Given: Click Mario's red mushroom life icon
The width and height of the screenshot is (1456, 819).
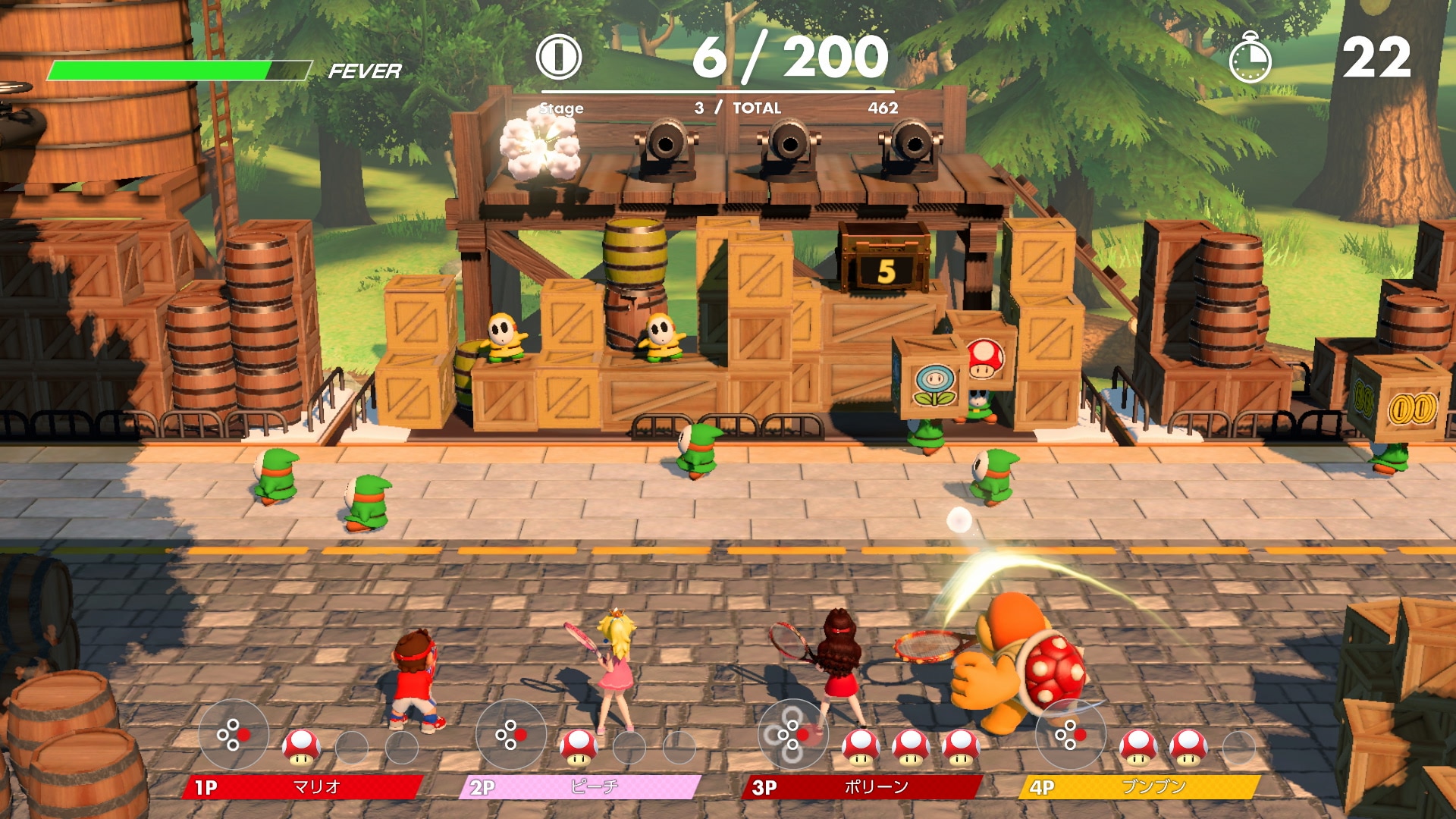Looking at the screenshot, I should click(x=301, y=747).
